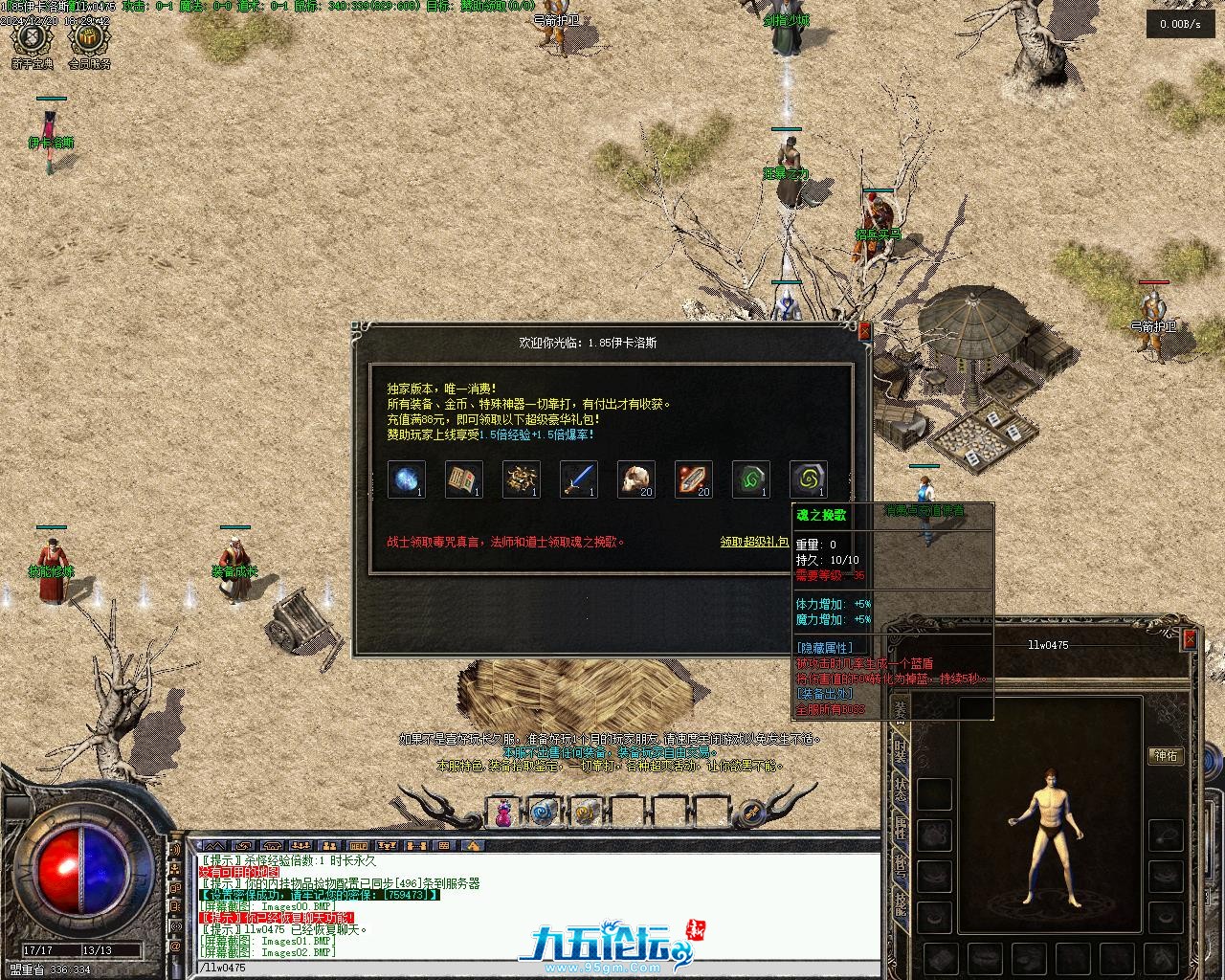Select the yellow spiral rune reward

[808, 479]
